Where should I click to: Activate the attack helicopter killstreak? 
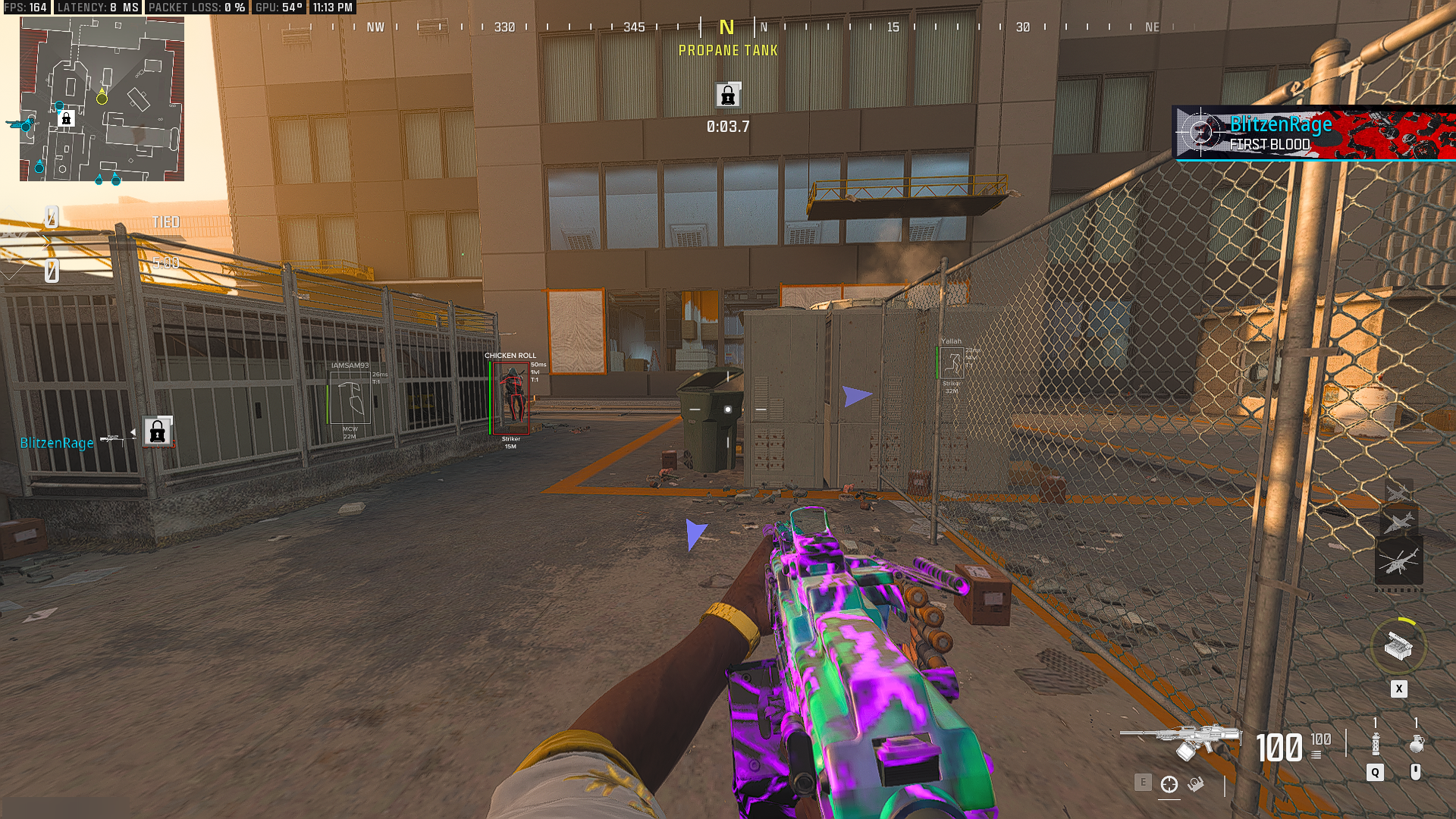[1398, 562]
